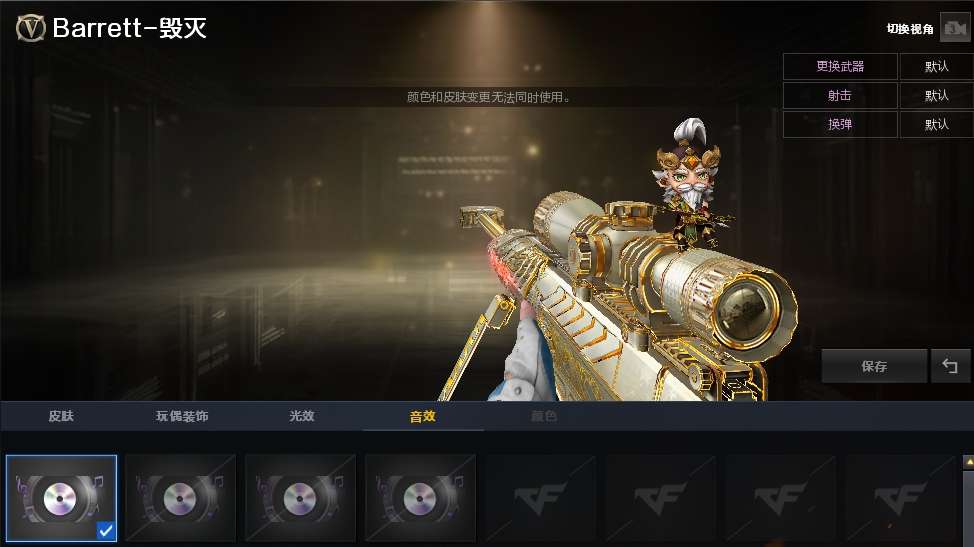Viewport: 974px width, 547px height.
Task: Click the scrollbar up arrow
Action: point(967,462)
